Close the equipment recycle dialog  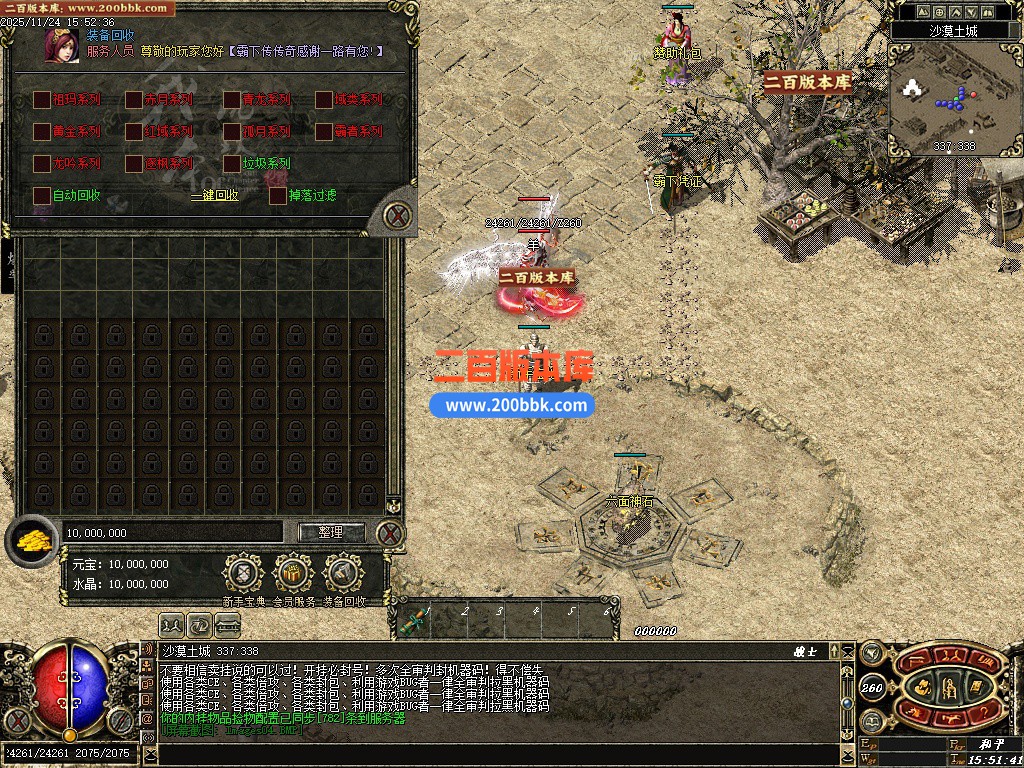click(398, 215)
